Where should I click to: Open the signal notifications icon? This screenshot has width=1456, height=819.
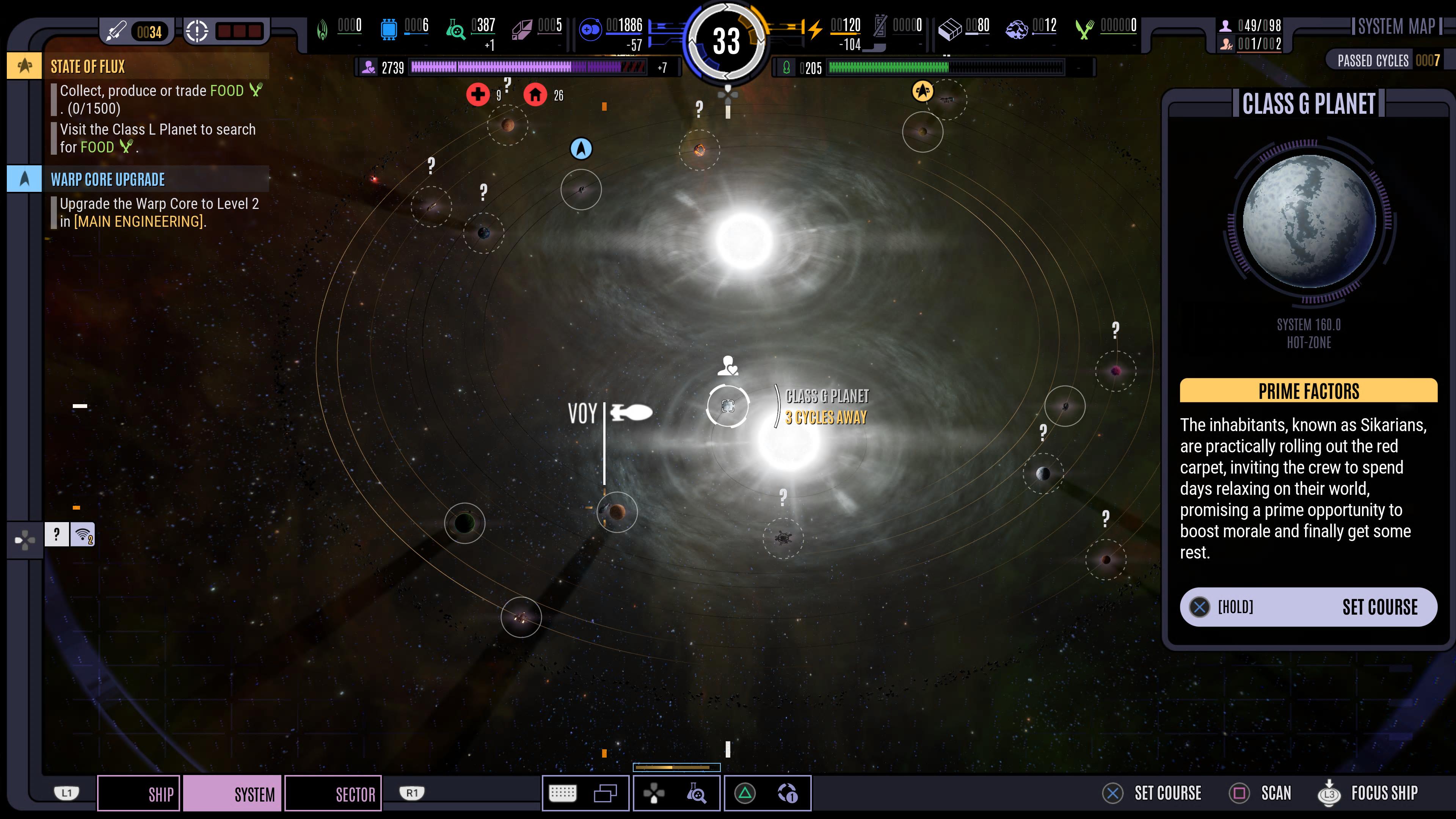tap(83, 534)
